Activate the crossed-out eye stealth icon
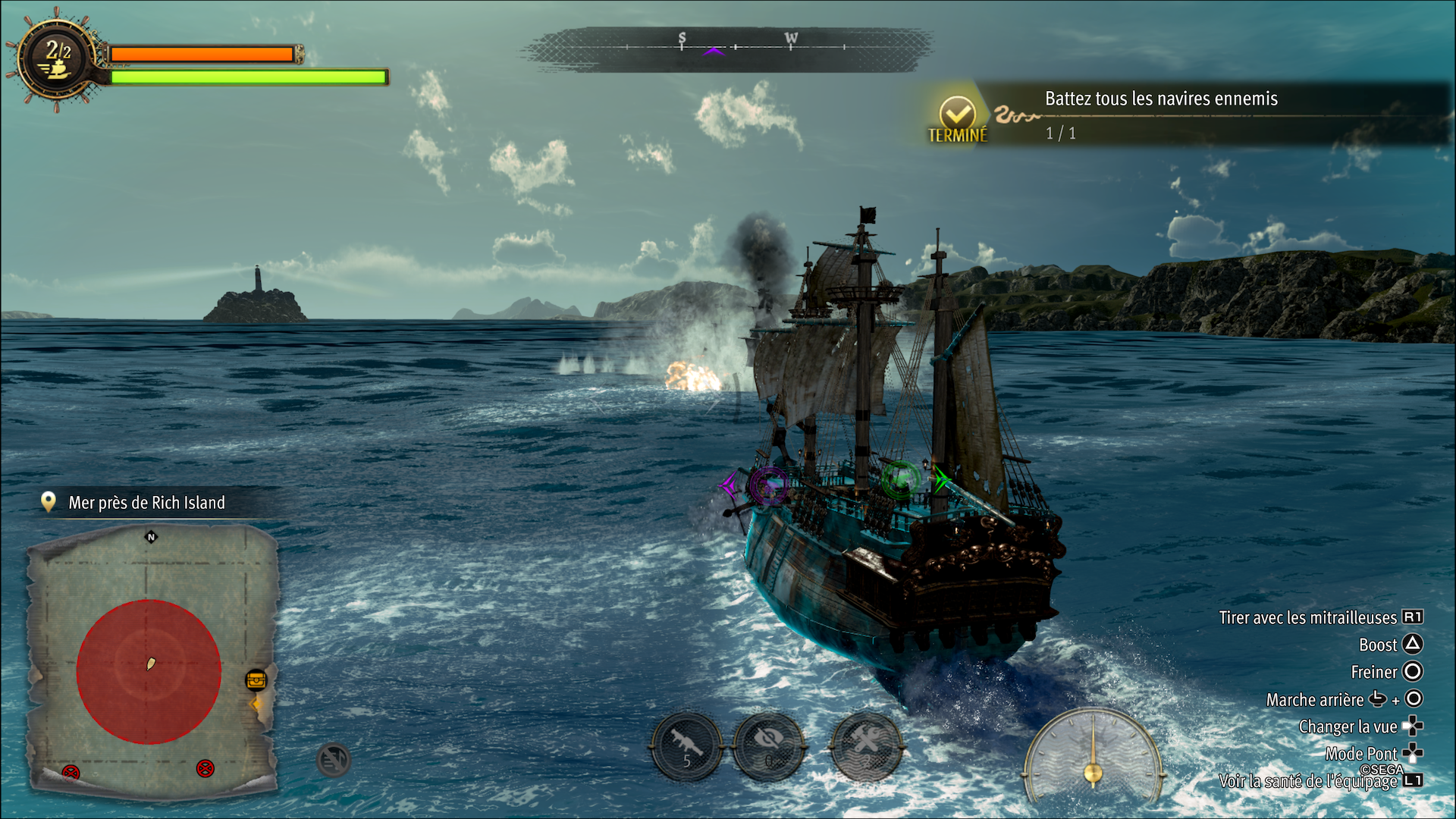This screenshot has width=1456, height=819. click(770, 746)
